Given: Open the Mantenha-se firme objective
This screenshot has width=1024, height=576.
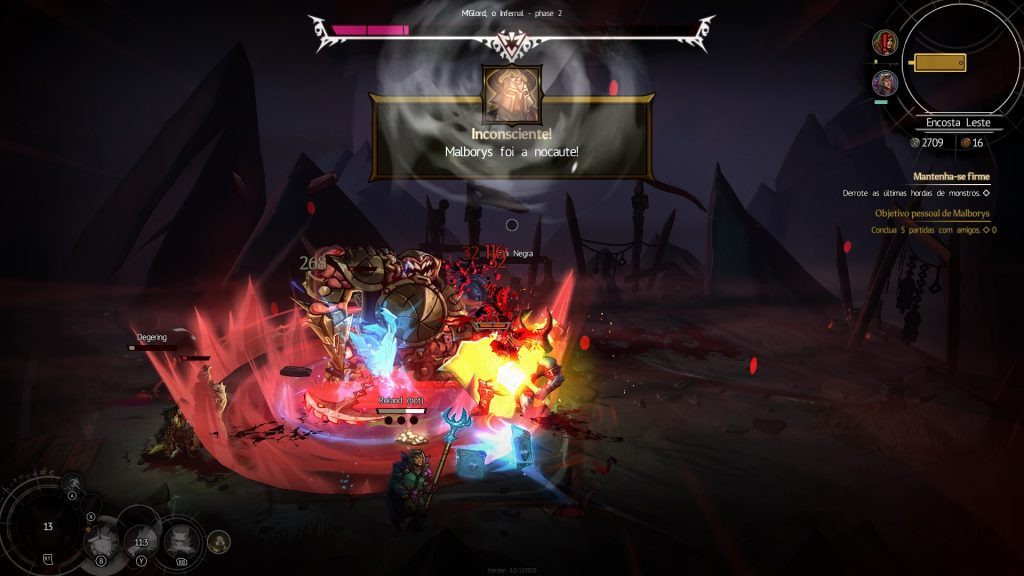Looking at the screenshot, I should point(950,176).
